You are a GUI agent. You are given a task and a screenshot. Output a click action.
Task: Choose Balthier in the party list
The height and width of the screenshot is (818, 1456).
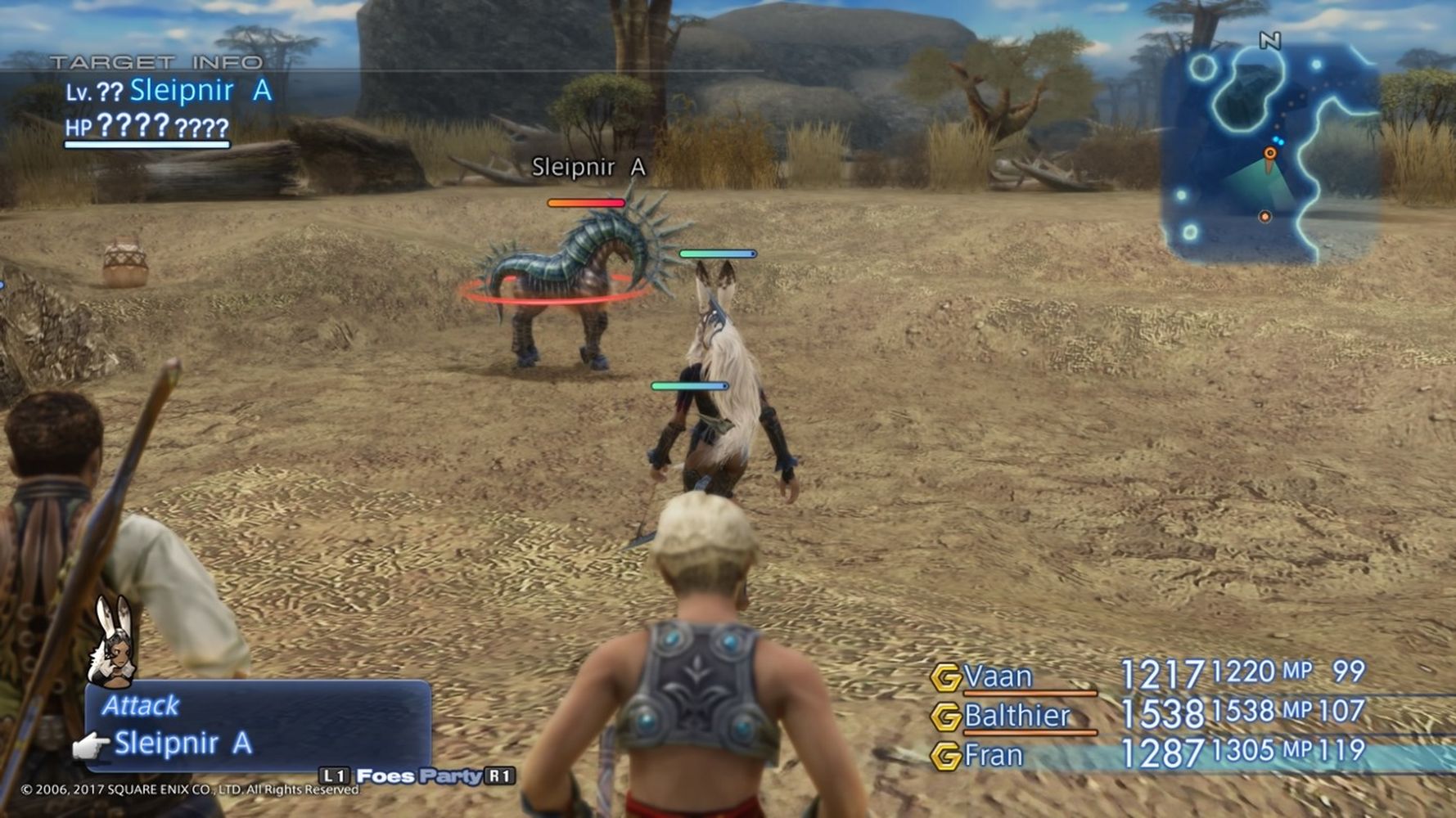coord(1016,716)
